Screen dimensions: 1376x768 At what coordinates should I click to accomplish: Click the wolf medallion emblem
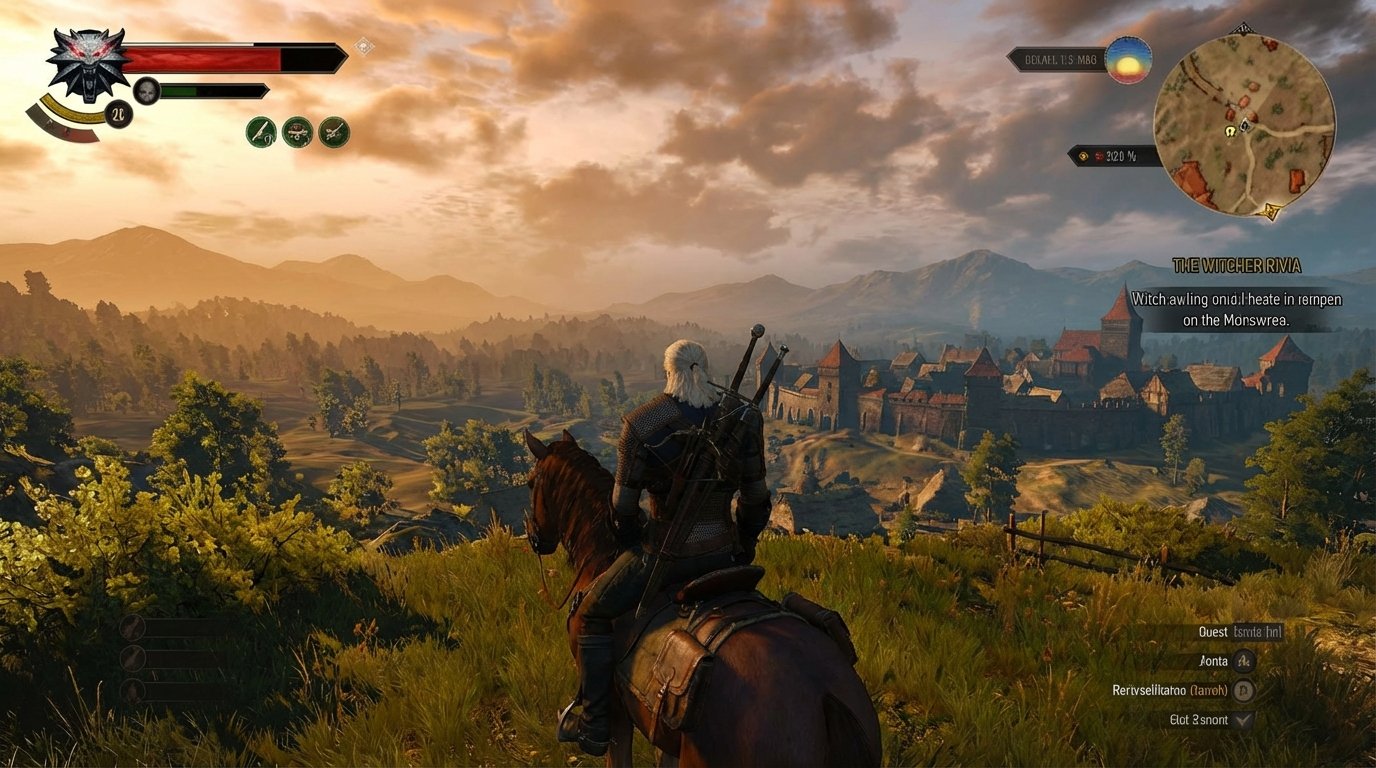tap(88, 65)
